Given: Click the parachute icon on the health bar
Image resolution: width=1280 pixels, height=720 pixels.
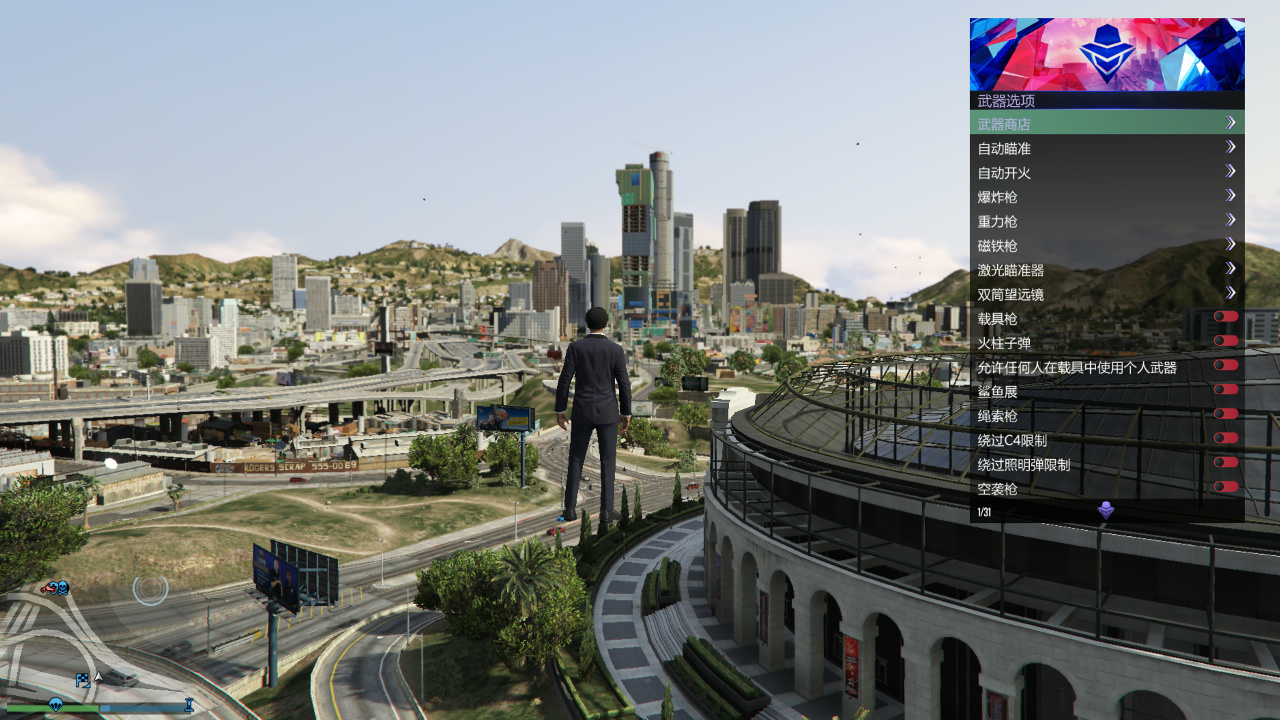Looking at the screenshot, I should click(x=57, y=704).
